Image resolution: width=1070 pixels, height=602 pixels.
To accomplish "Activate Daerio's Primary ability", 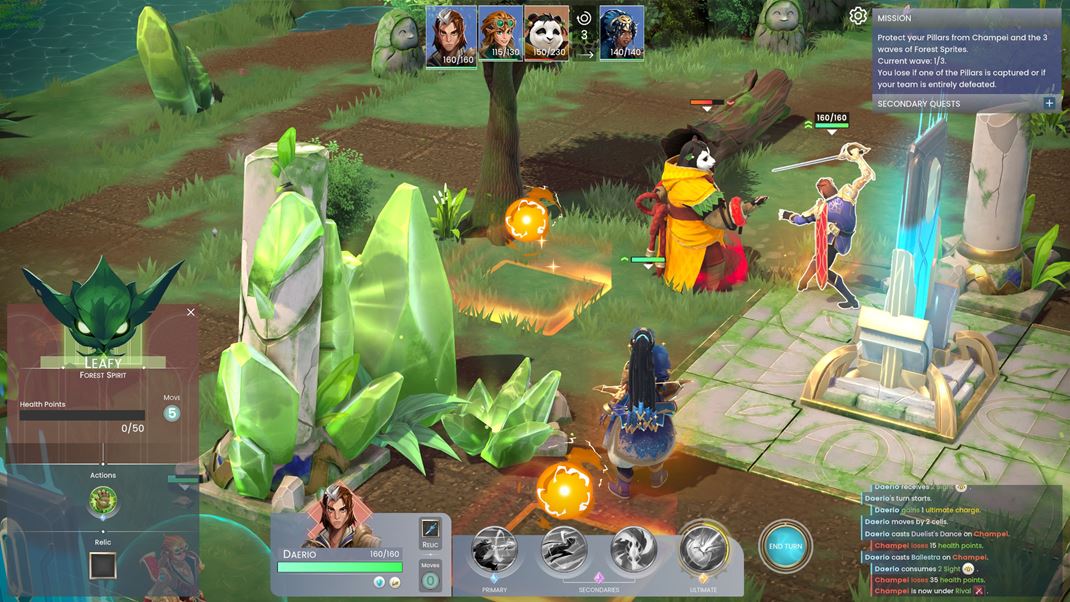I will pos(495,550).
